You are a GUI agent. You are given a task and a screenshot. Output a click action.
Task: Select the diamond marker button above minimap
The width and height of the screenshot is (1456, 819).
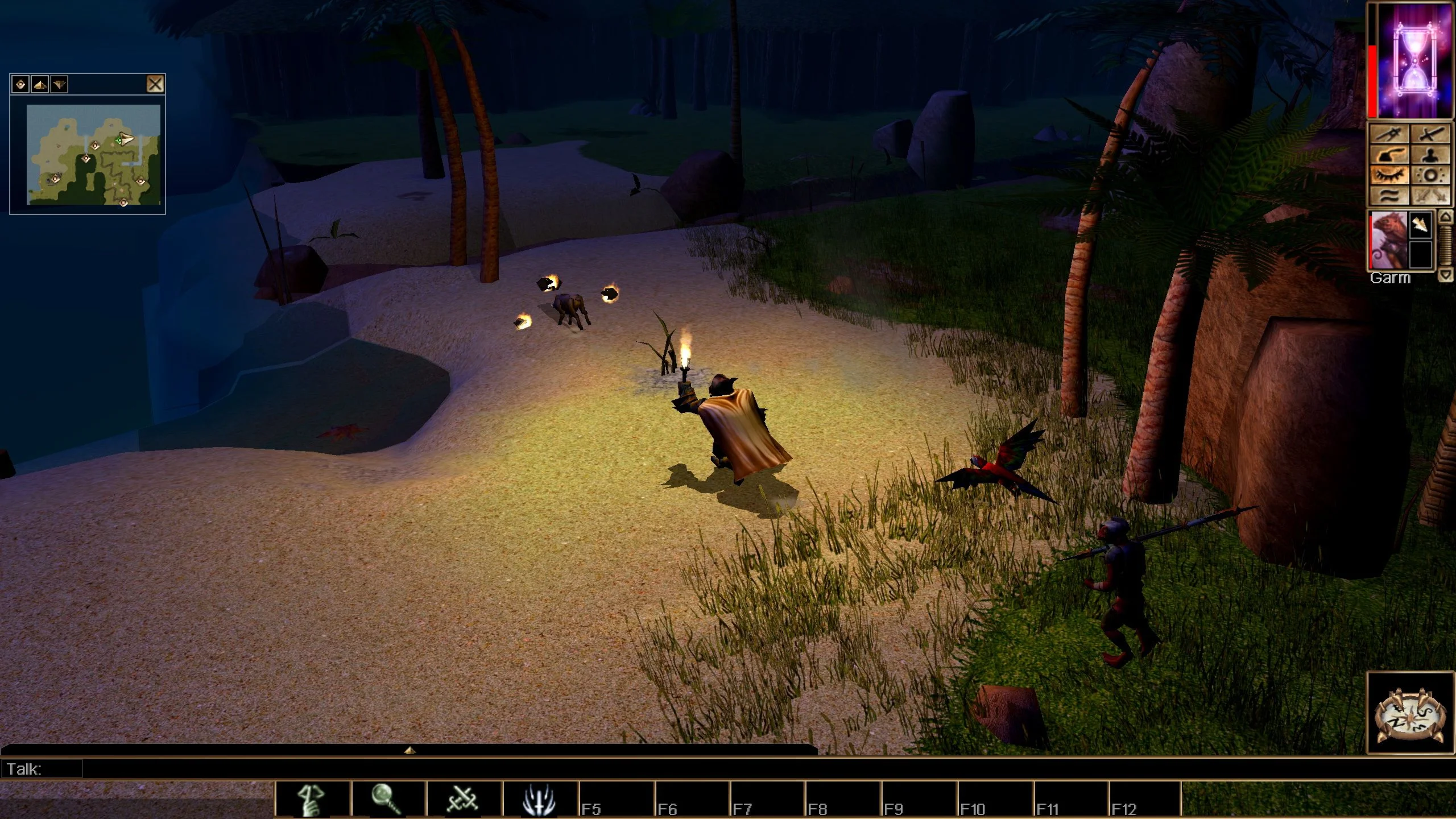tap(21, 85)
